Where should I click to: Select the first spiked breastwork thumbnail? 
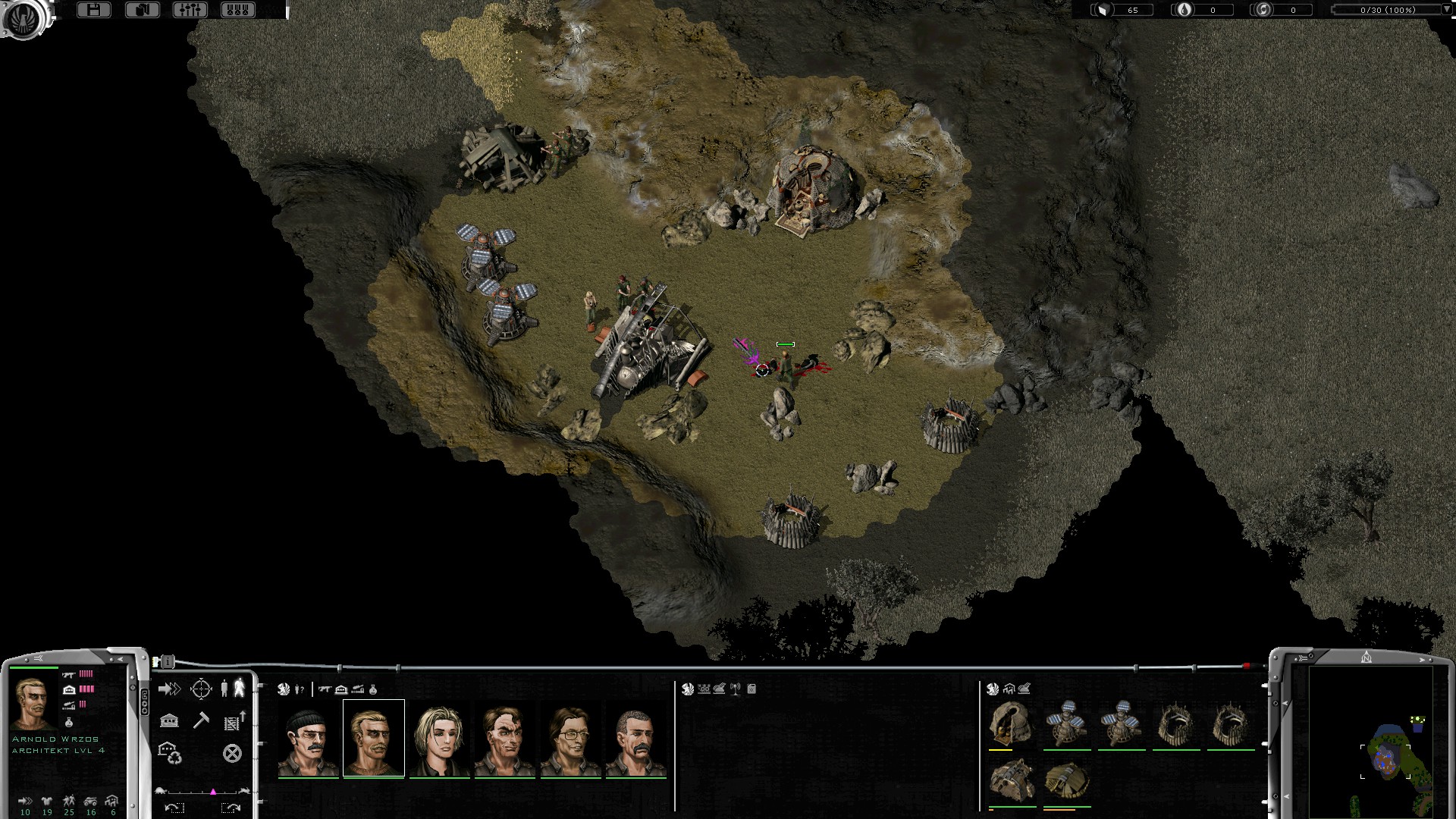1175,723
